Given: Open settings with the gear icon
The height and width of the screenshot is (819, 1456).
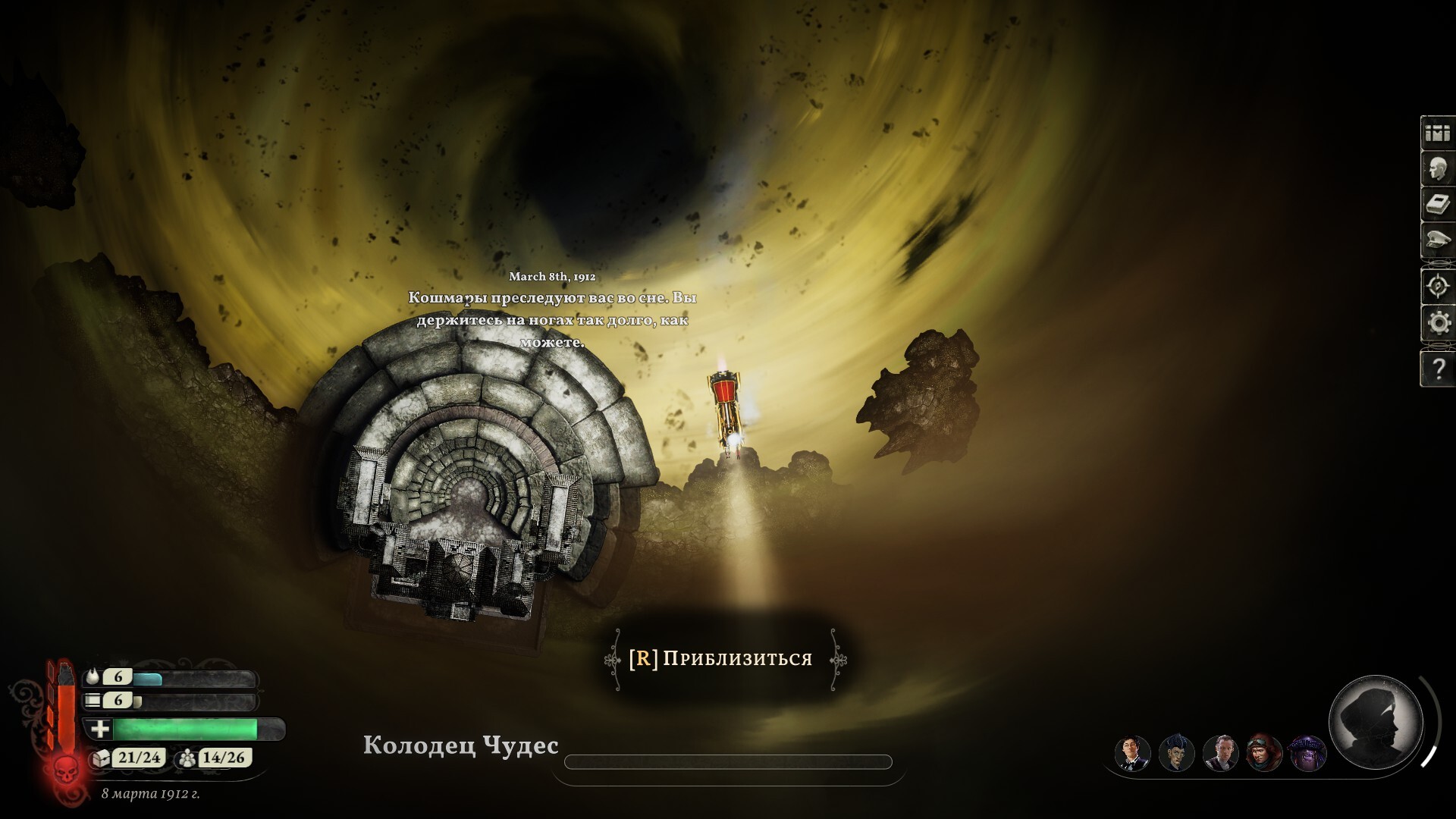Looking at the screenshot, I should coord(1437,324).
